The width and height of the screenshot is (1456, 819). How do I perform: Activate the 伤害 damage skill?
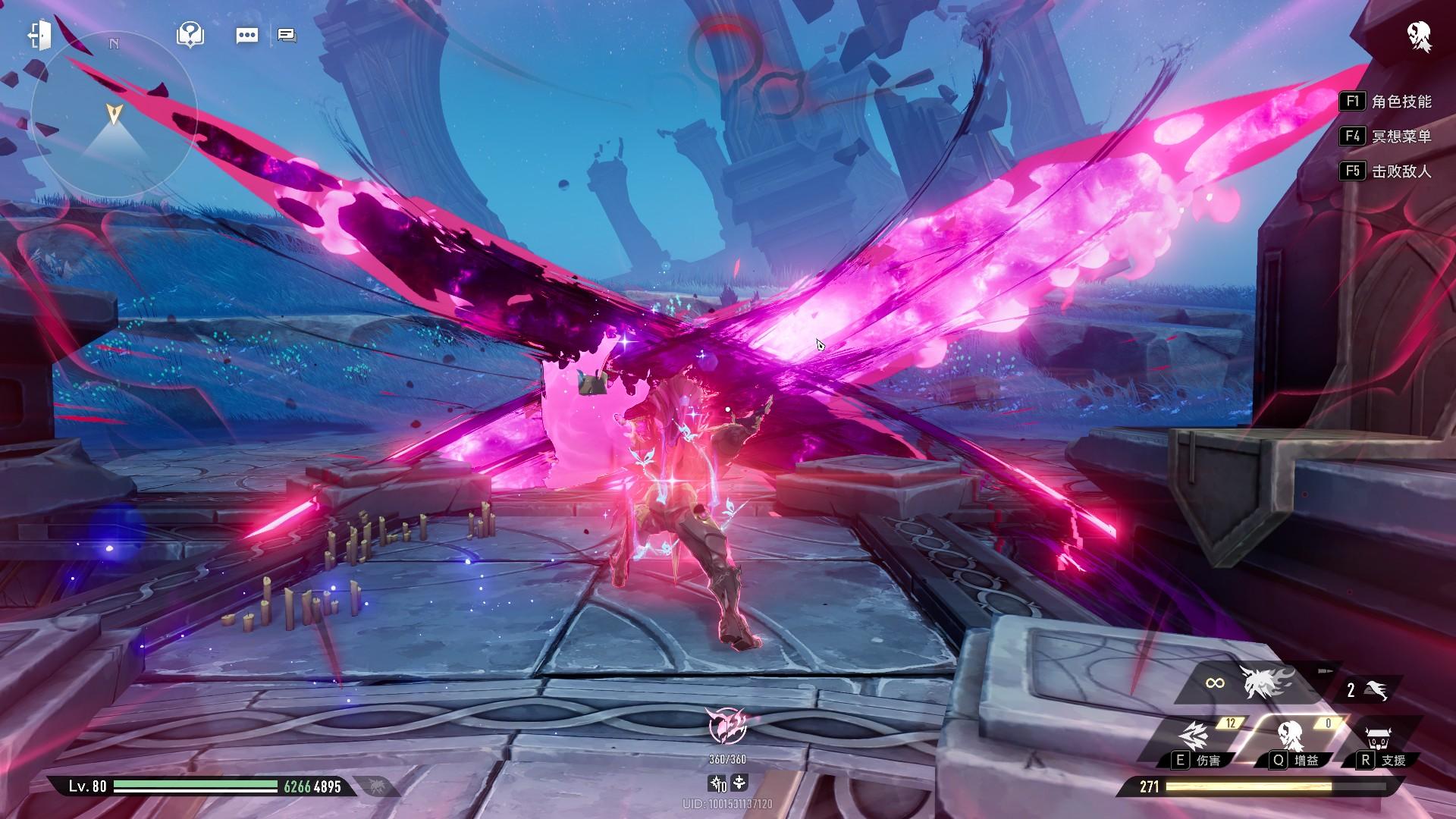click(1196, 739)
